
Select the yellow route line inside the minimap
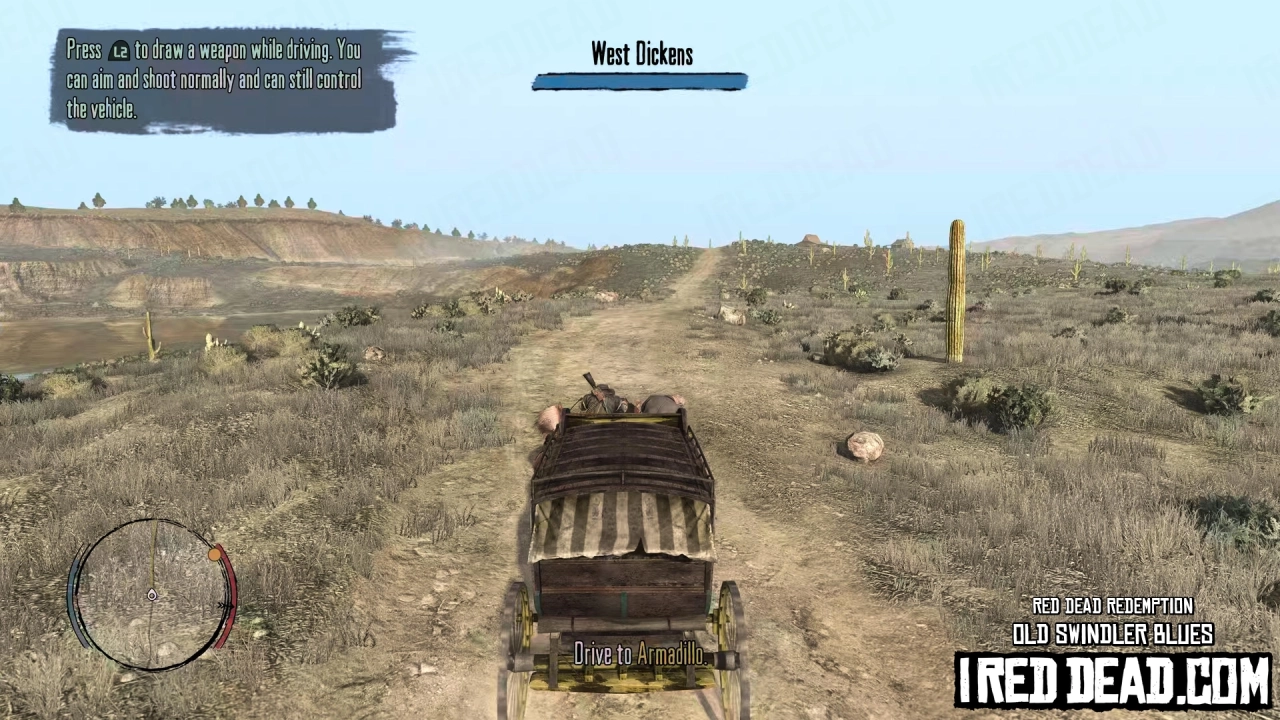[x=152, y=550]
